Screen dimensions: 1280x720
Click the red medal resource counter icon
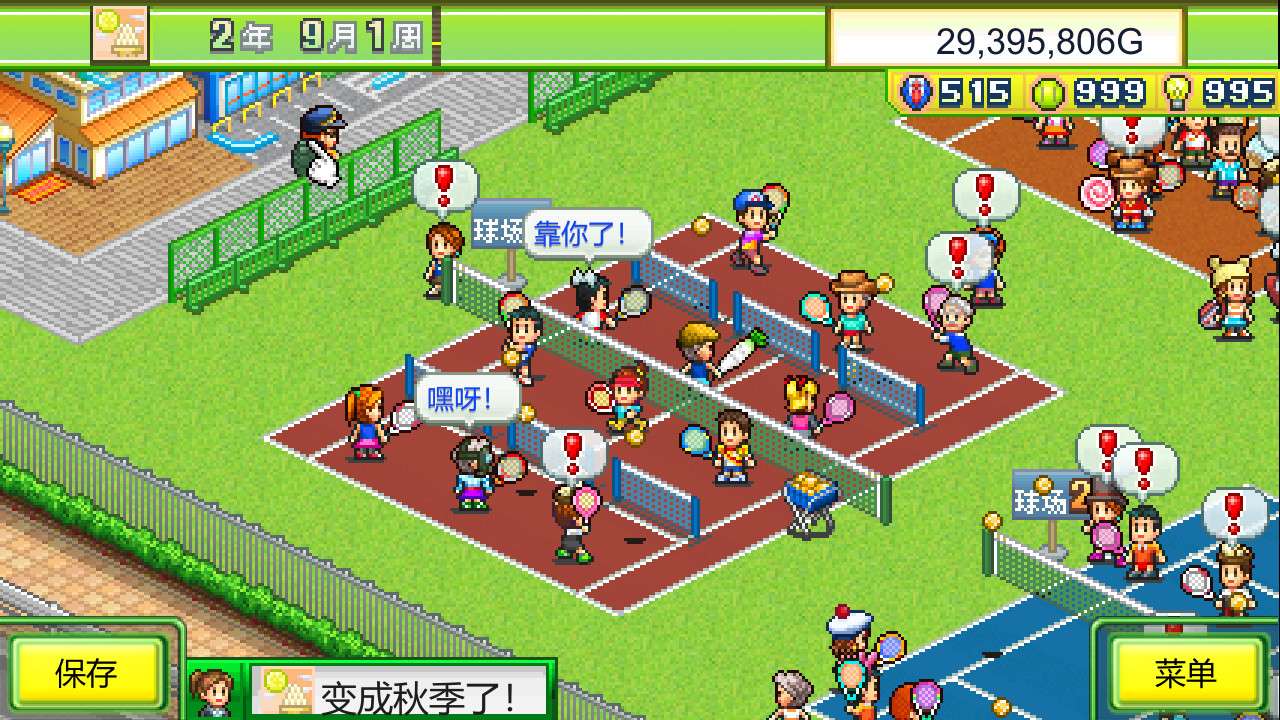[x=916, y=91]
